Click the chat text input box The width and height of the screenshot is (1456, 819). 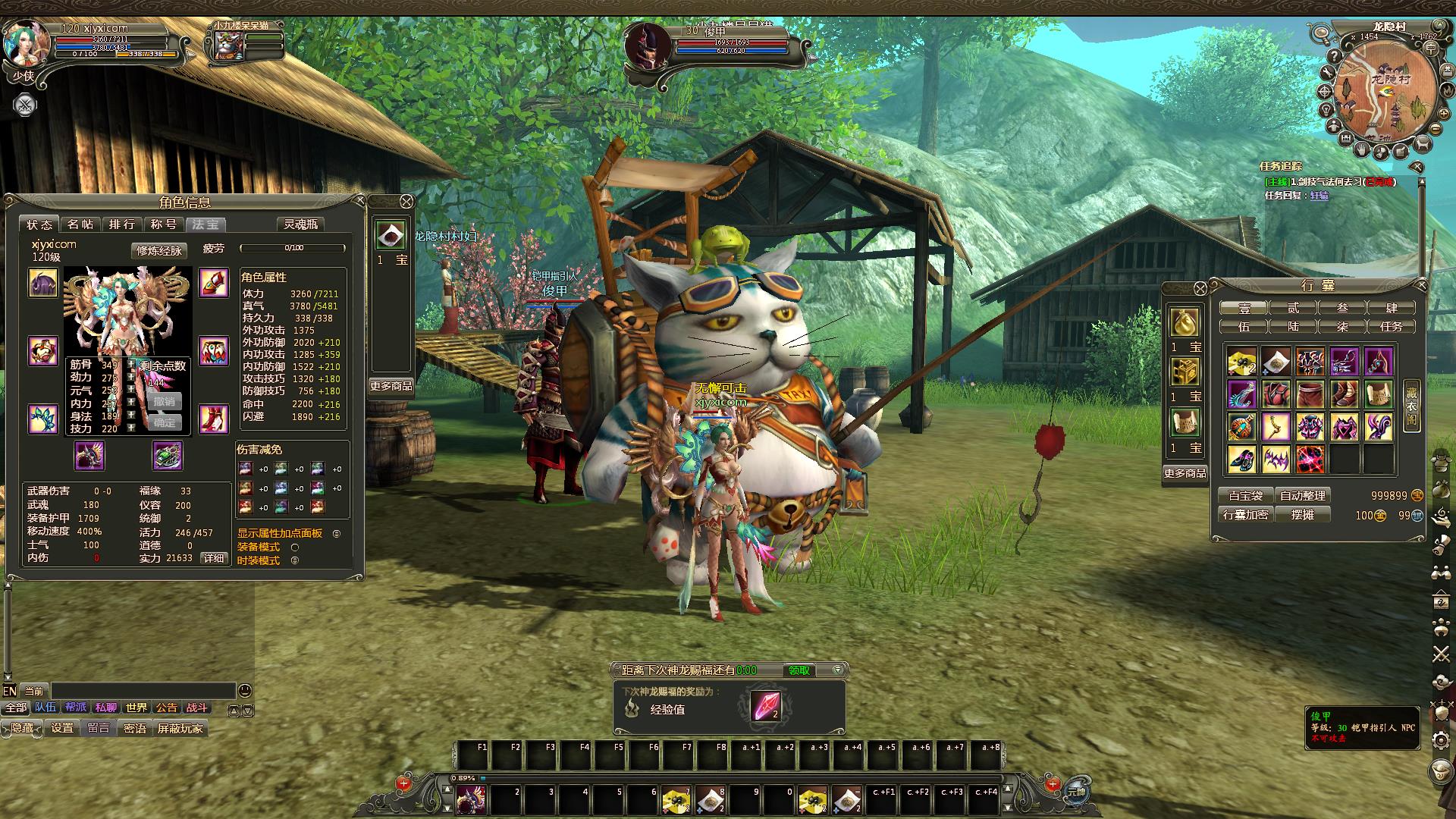(x=143, y=690)
